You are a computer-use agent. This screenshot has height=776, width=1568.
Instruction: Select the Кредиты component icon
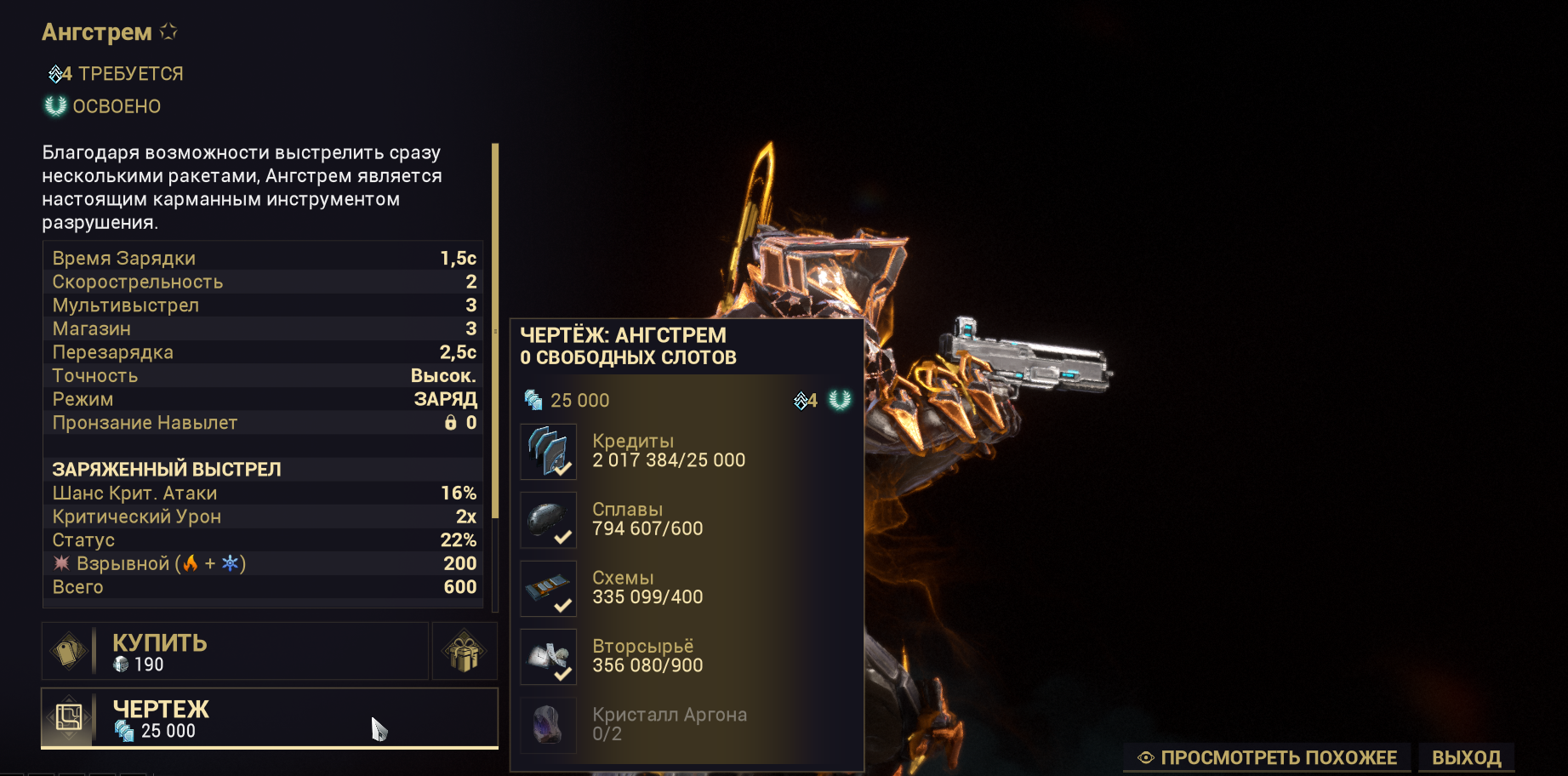tap(549, 452)
